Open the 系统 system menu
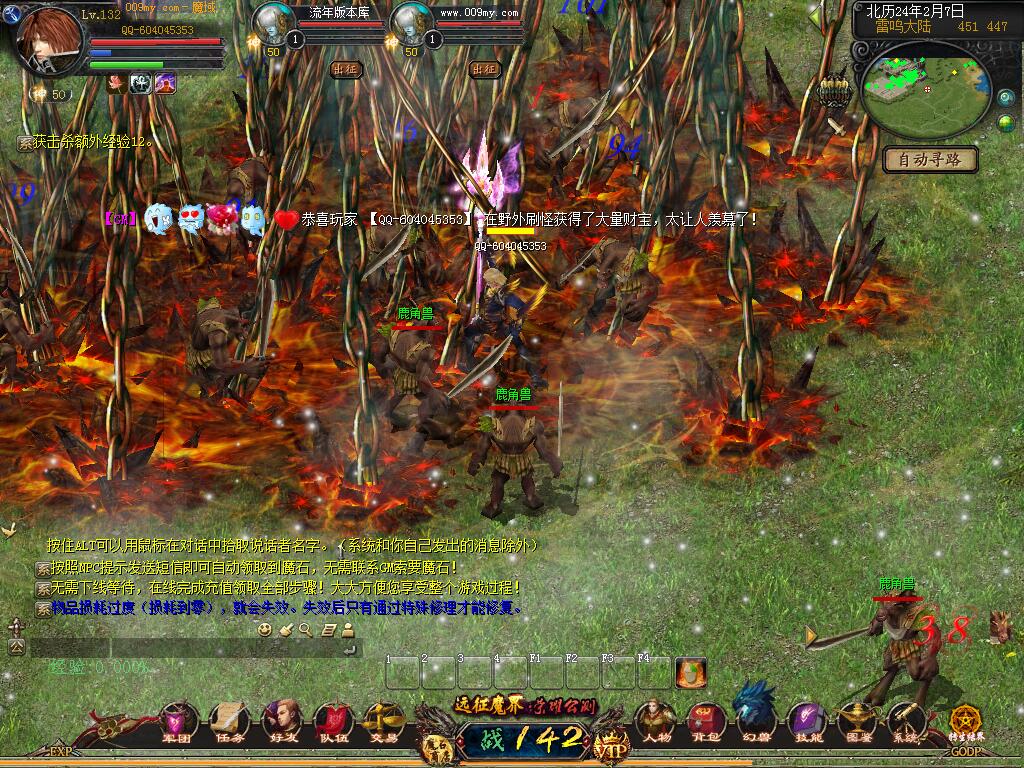 click(905, 720)
